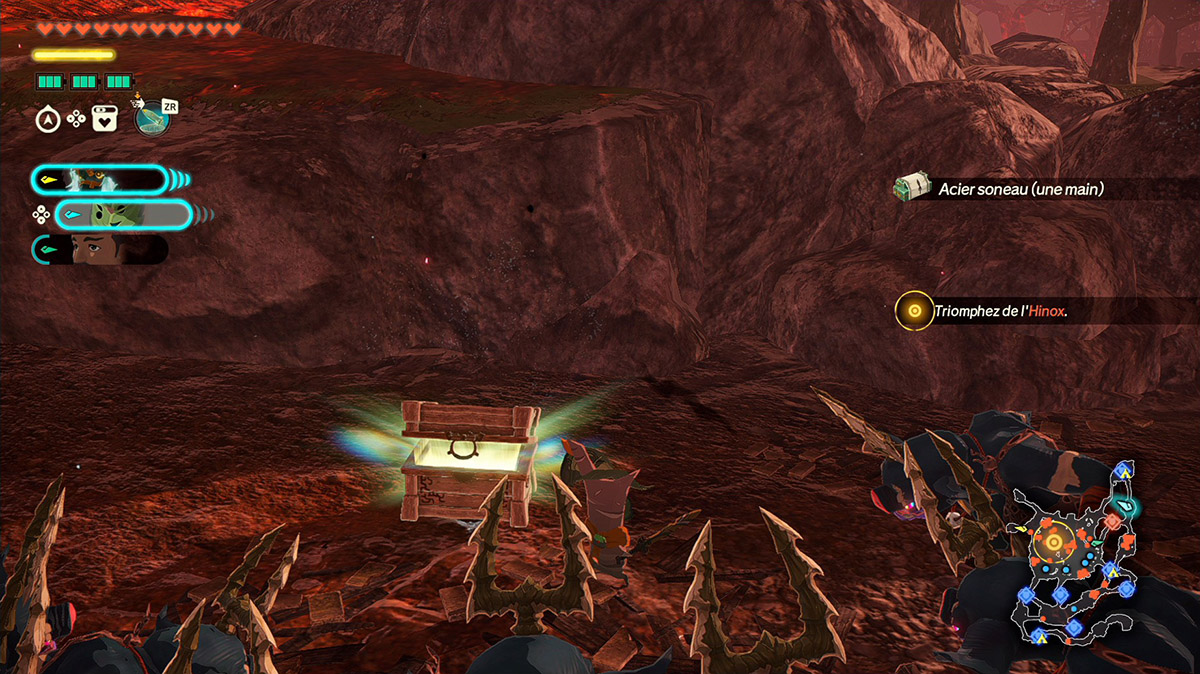Activate the round teal device ability icon
Viewport: 1200px width, 674px height.
pos(152,120)
